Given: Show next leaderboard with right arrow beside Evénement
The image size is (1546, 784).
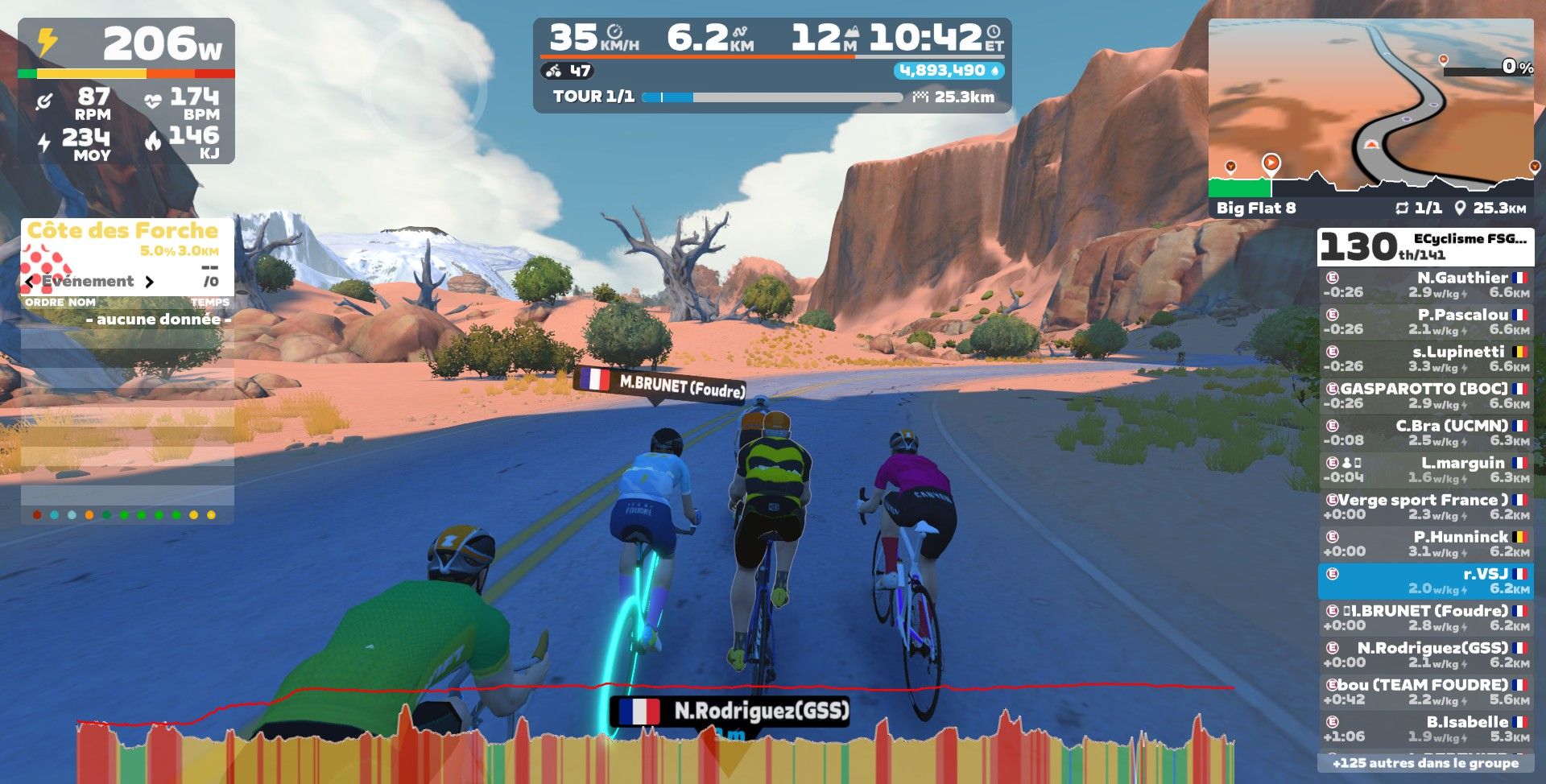Looking at the screenshot, I should tap(149, 282).
